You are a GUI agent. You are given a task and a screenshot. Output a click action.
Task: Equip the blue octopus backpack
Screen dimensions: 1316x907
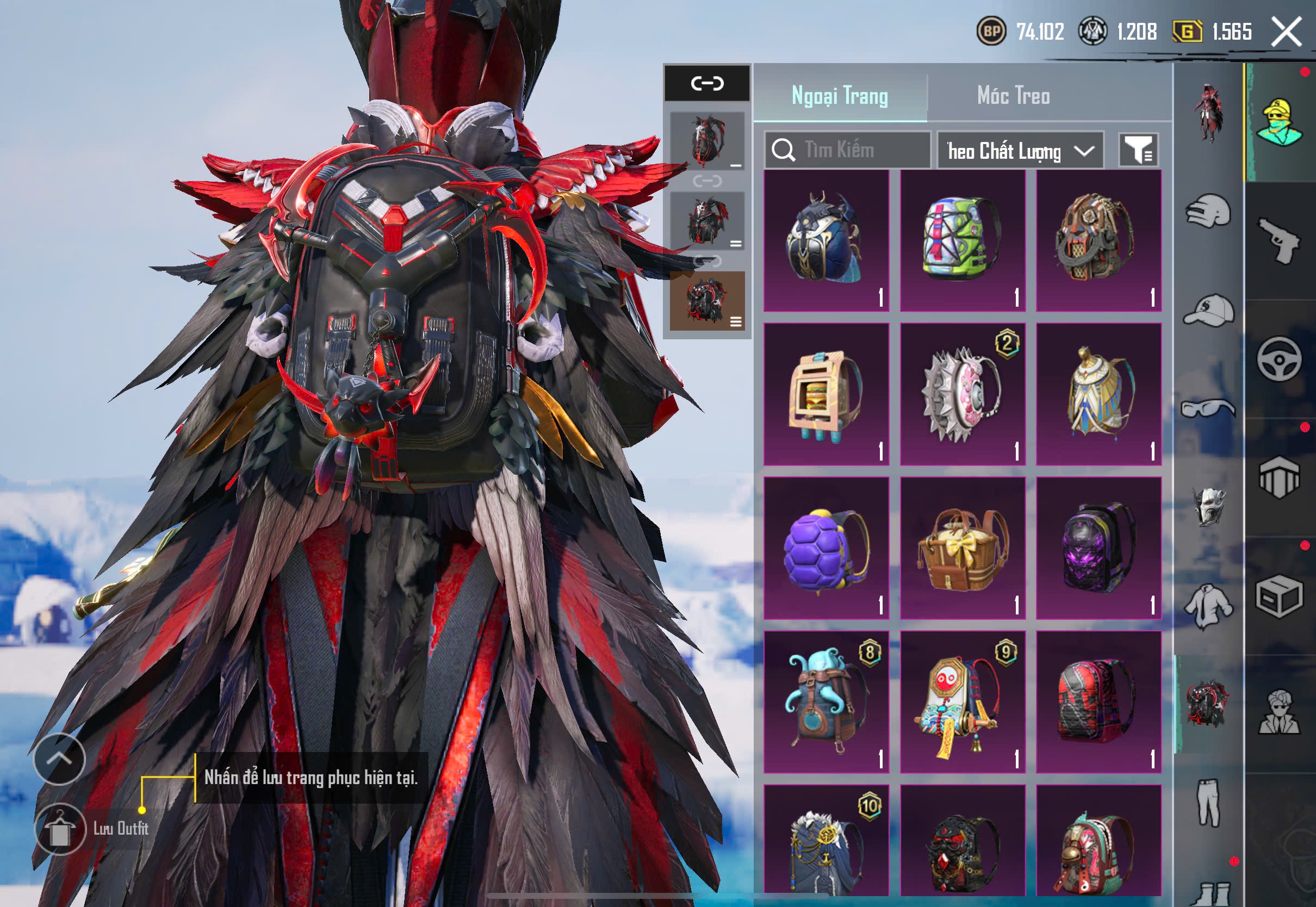pos(825,702)
